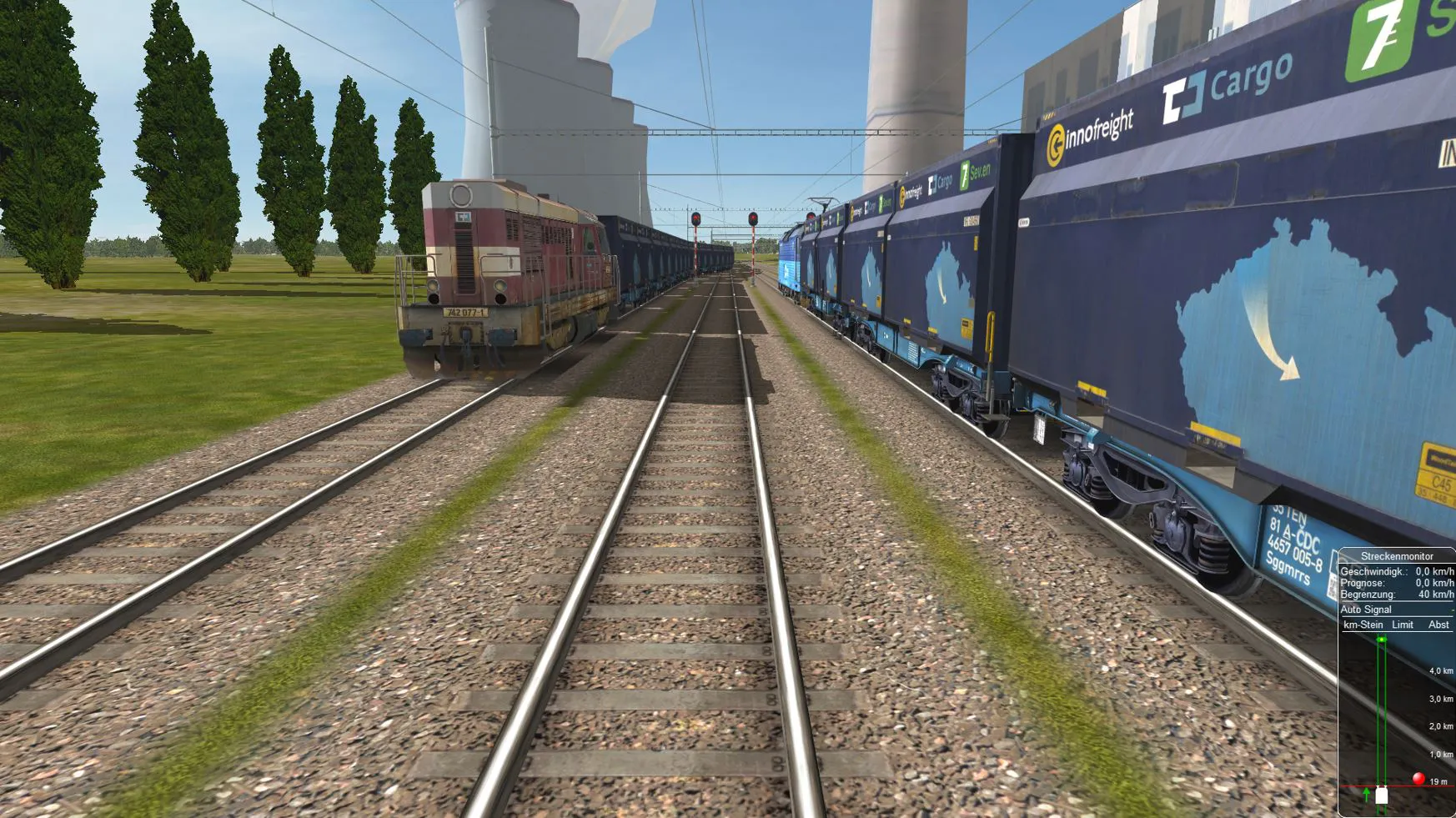Select the red signal marker on the track monitor
The height and width of the screenshot is (818, 1456).
(1418, 779)
